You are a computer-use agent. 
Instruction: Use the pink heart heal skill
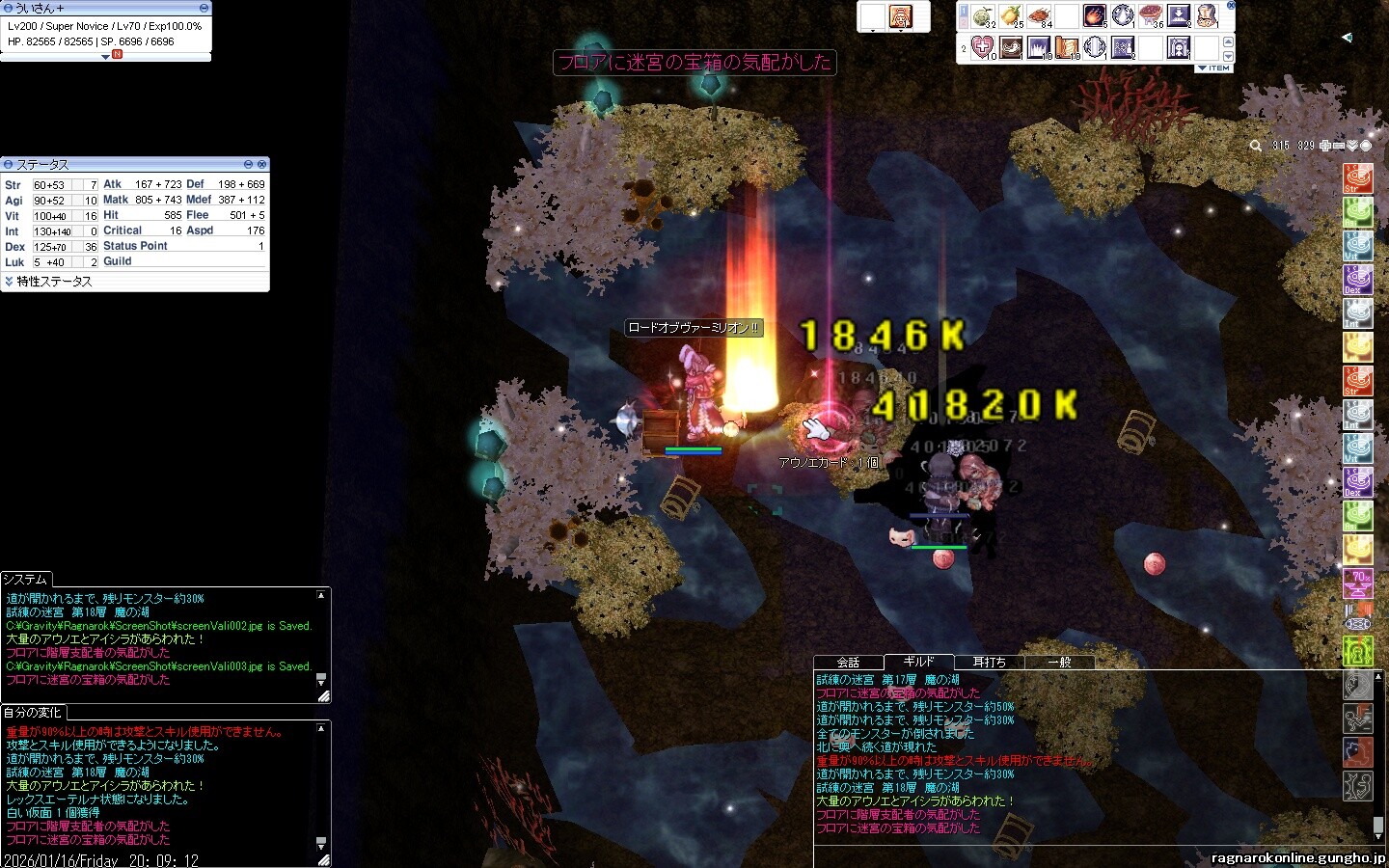pos(982,46)
